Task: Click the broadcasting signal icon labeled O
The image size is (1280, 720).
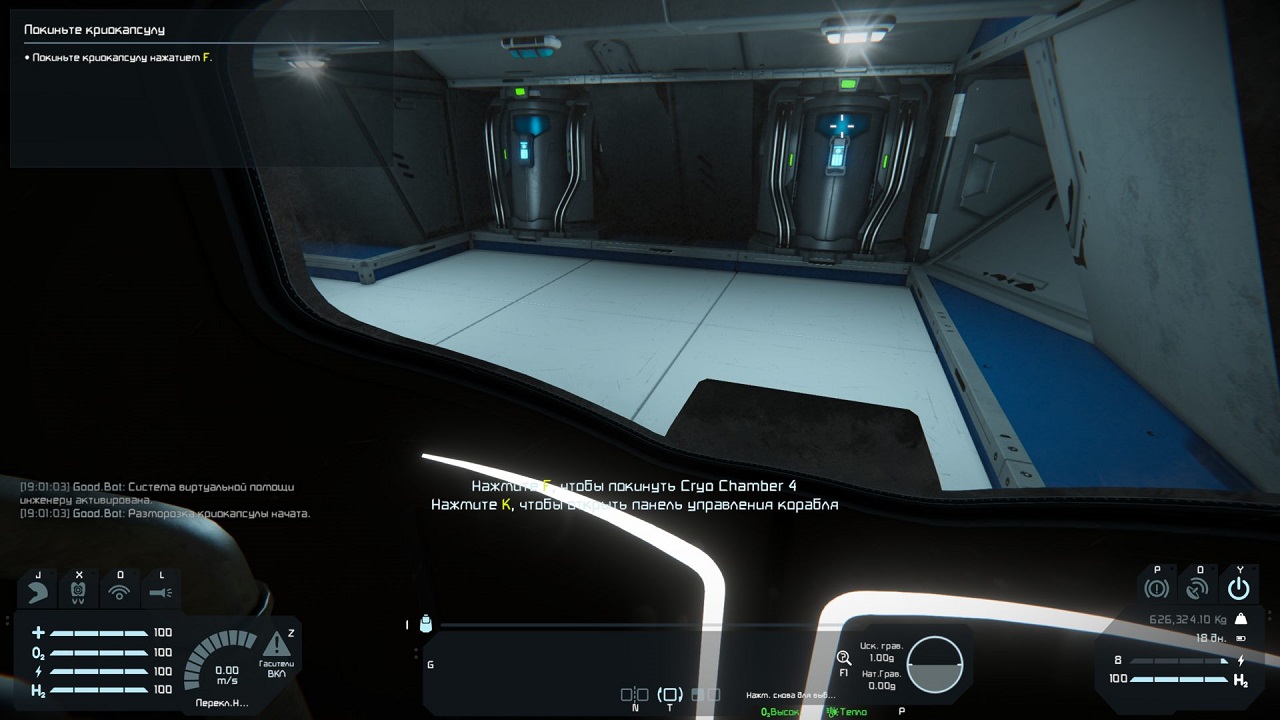Action: [120, 591]
